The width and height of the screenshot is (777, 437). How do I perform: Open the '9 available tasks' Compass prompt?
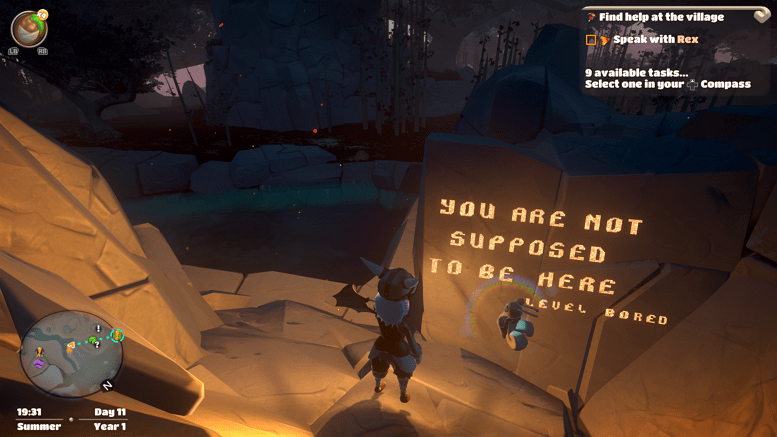[x=667, y=78]
